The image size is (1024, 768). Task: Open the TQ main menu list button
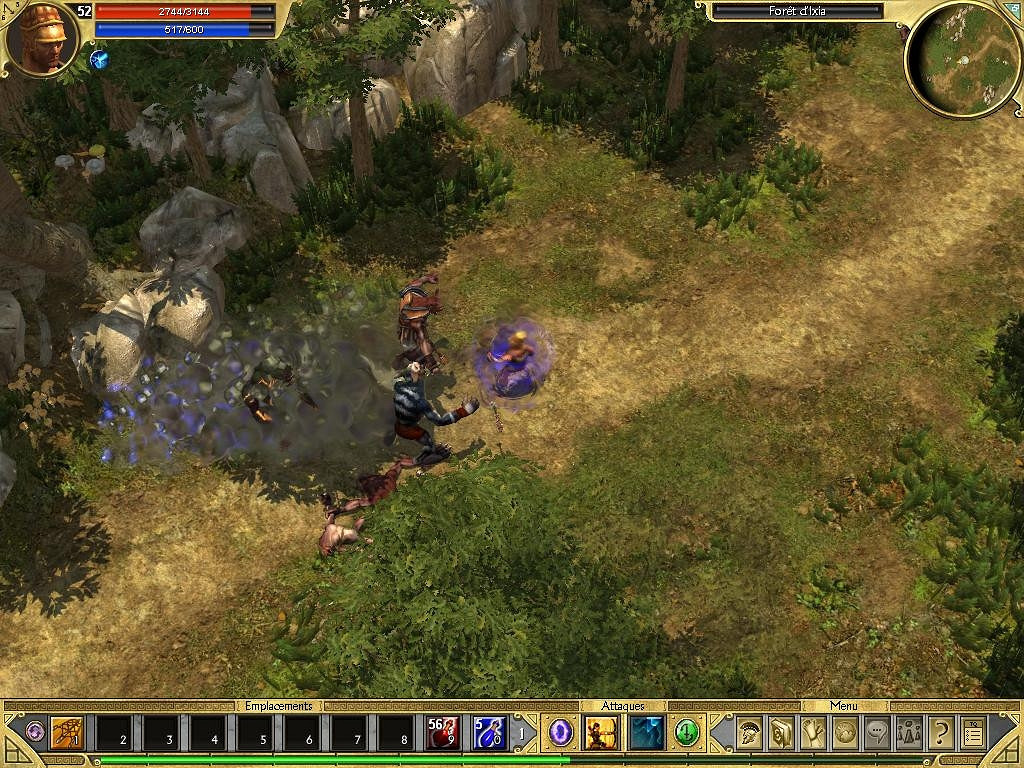[973, 734]
